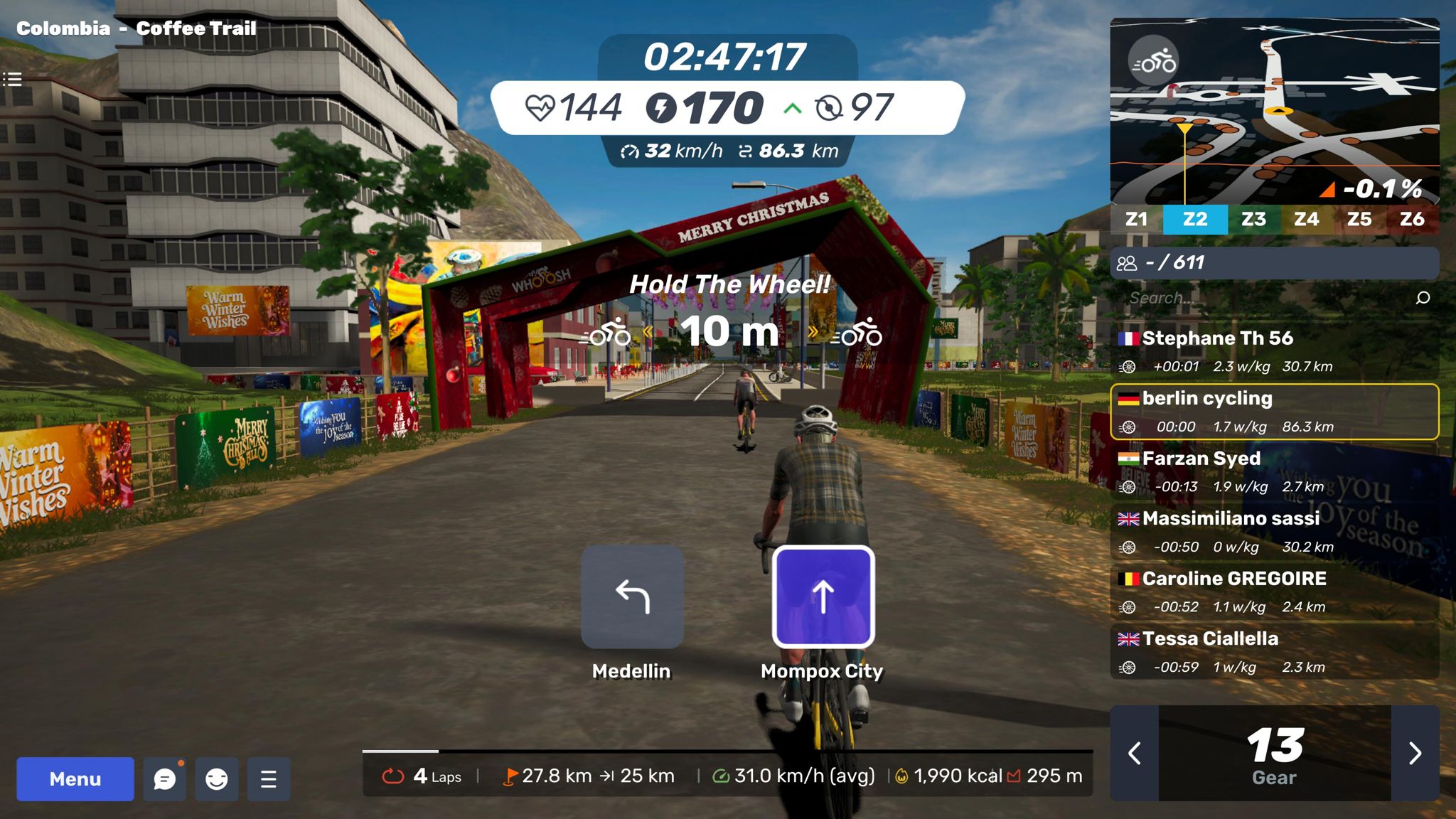Select rider Caroline GREGOIRE in list
Screen dimensions: 1456x819
pyautogui.click(x=1274, y=591)
